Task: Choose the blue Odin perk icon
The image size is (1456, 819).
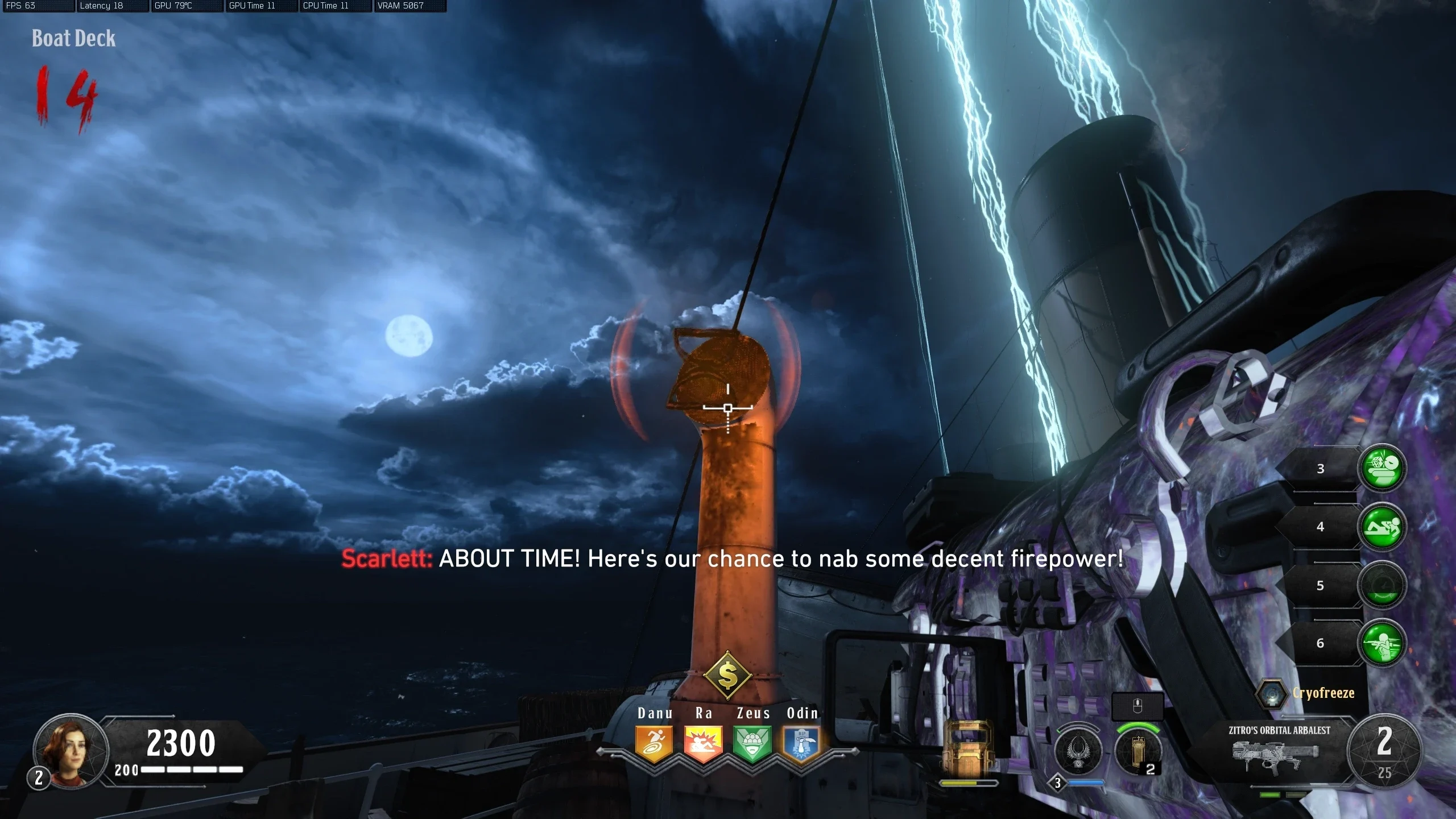Action: point(801,743)
